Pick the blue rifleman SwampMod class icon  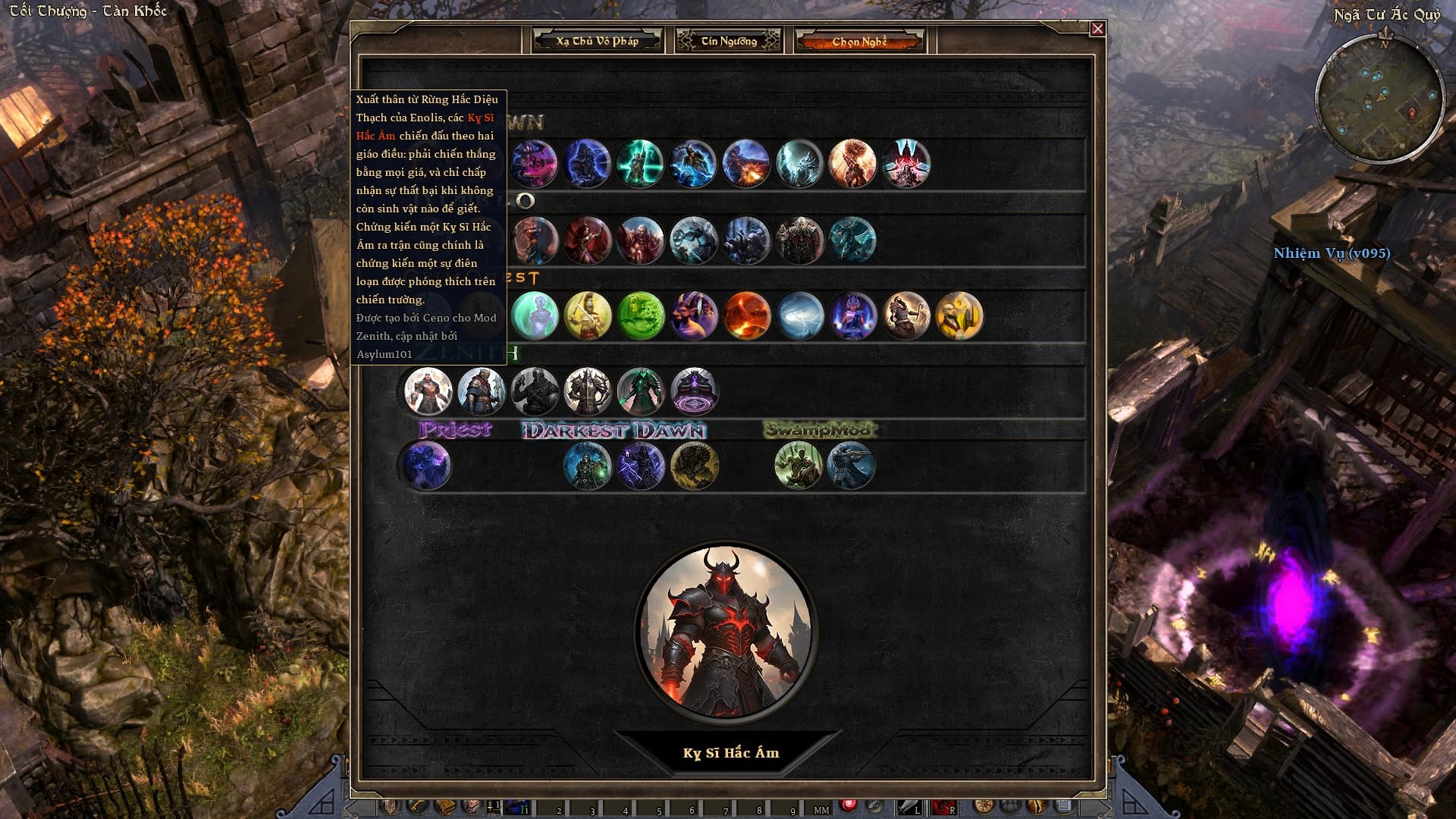point(851,466)
